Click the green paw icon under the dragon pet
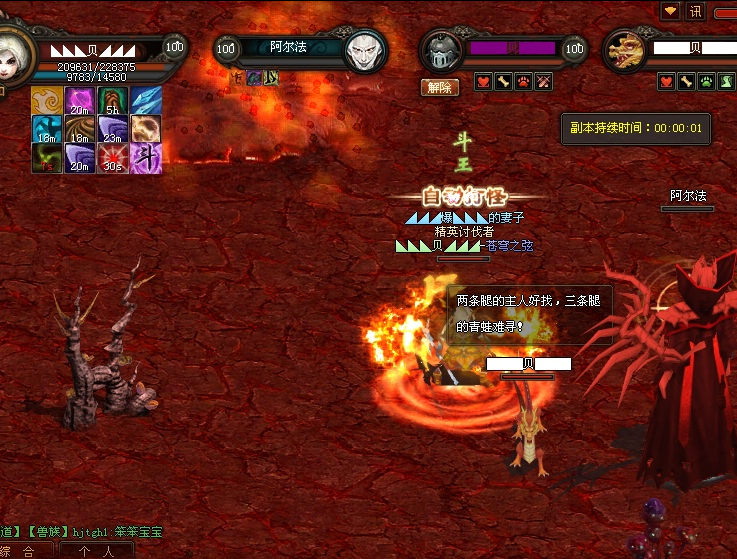The width and height of the screenshot is (737, 559). coord(706,82)
